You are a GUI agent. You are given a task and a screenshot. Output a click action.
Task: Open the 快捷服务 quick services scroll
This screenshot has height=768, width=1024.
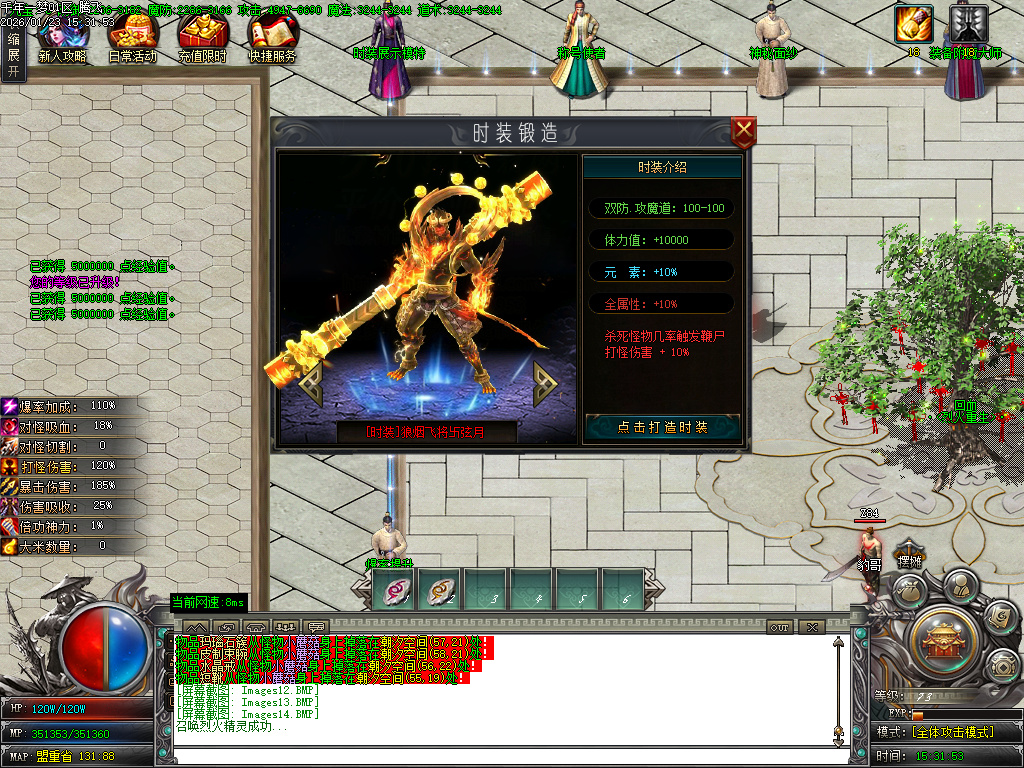(x=273, y=38)
